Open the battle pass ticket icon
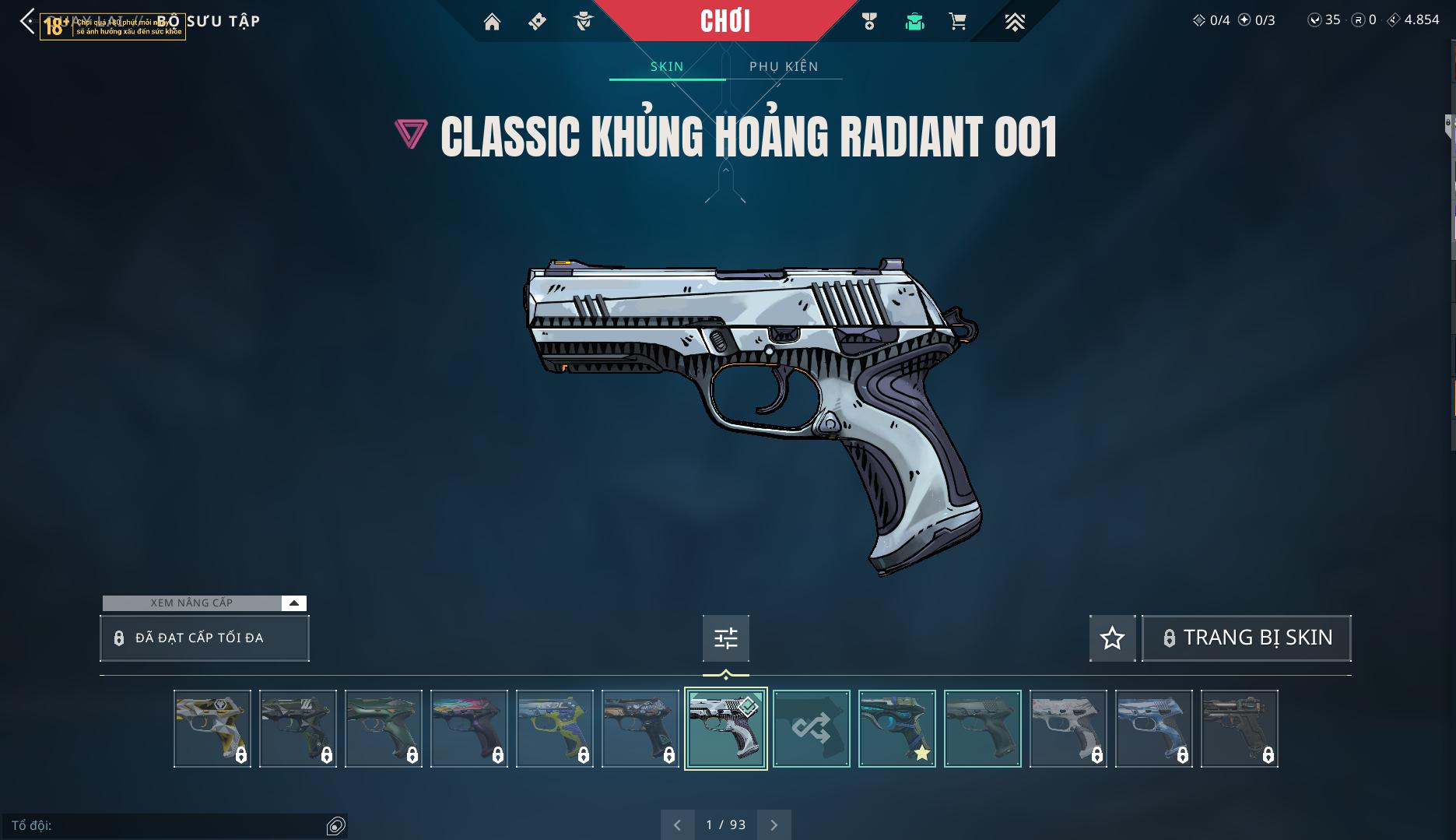1456x840 pixels. (x=537, y=22)
